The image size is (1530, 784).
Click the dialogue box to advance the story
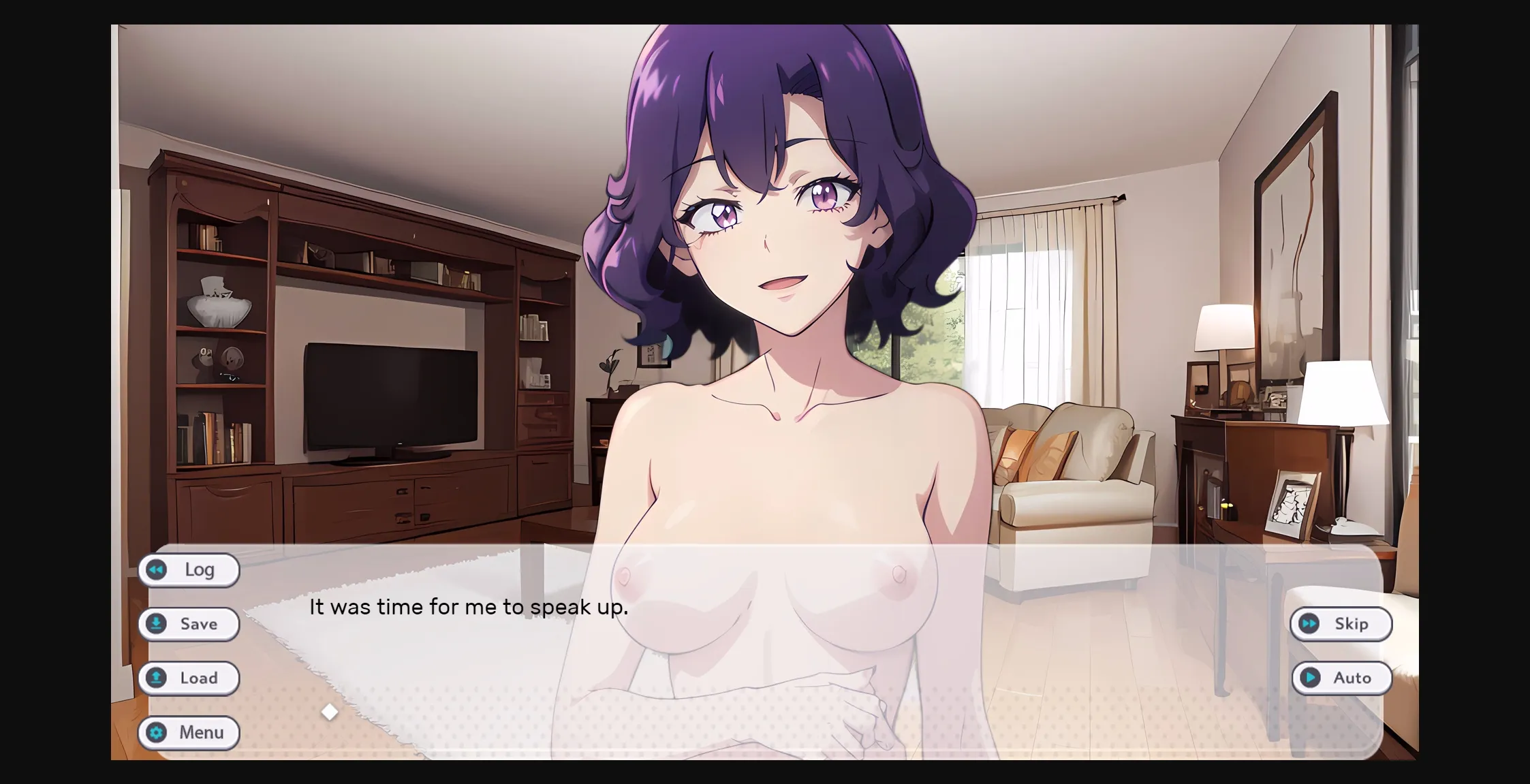749,647
